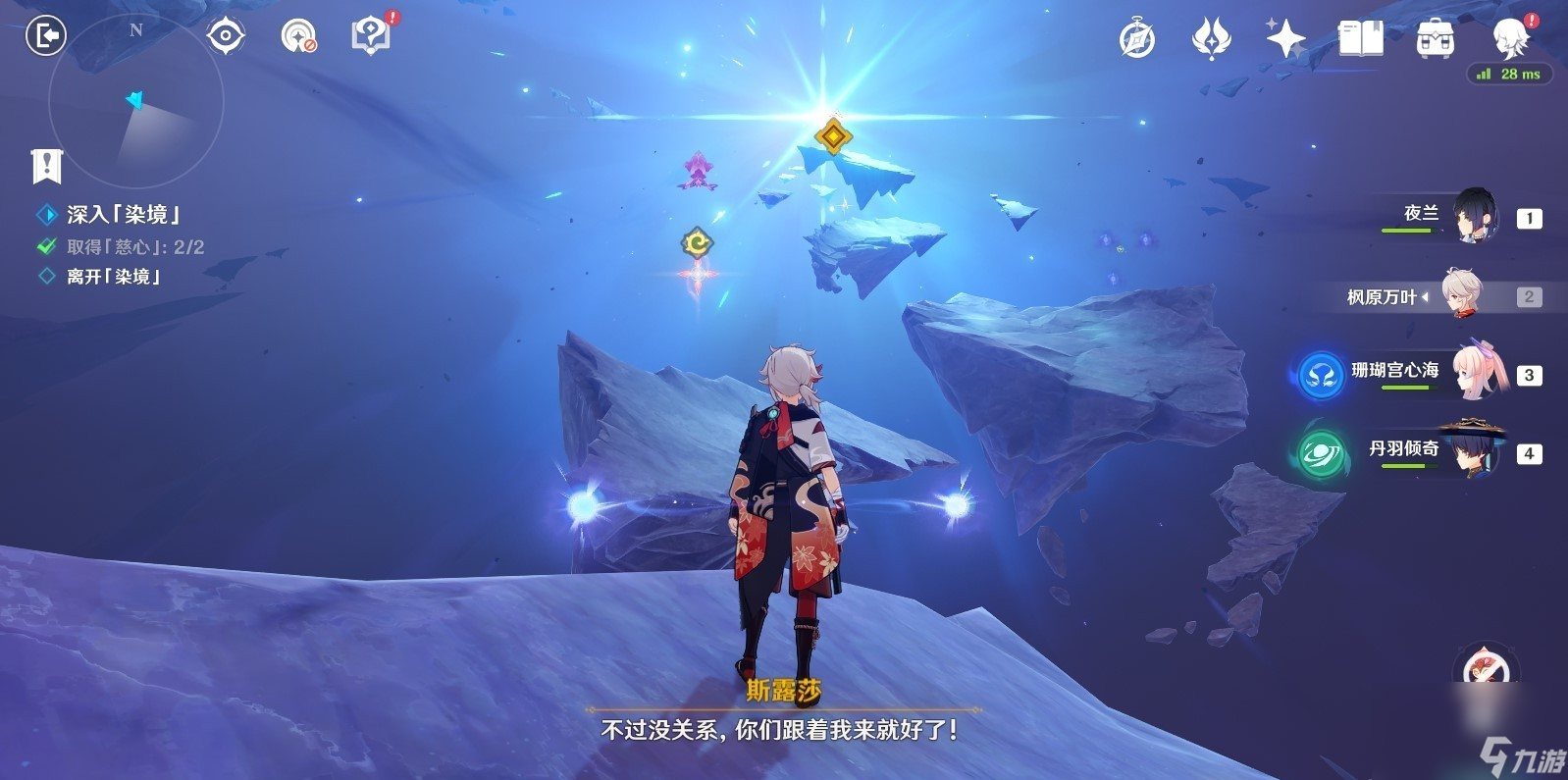The height and width of the screenshot is (780, 1568).
Task: Click the timer challenge icon top-right
Action: click(x=1136, y=39)
